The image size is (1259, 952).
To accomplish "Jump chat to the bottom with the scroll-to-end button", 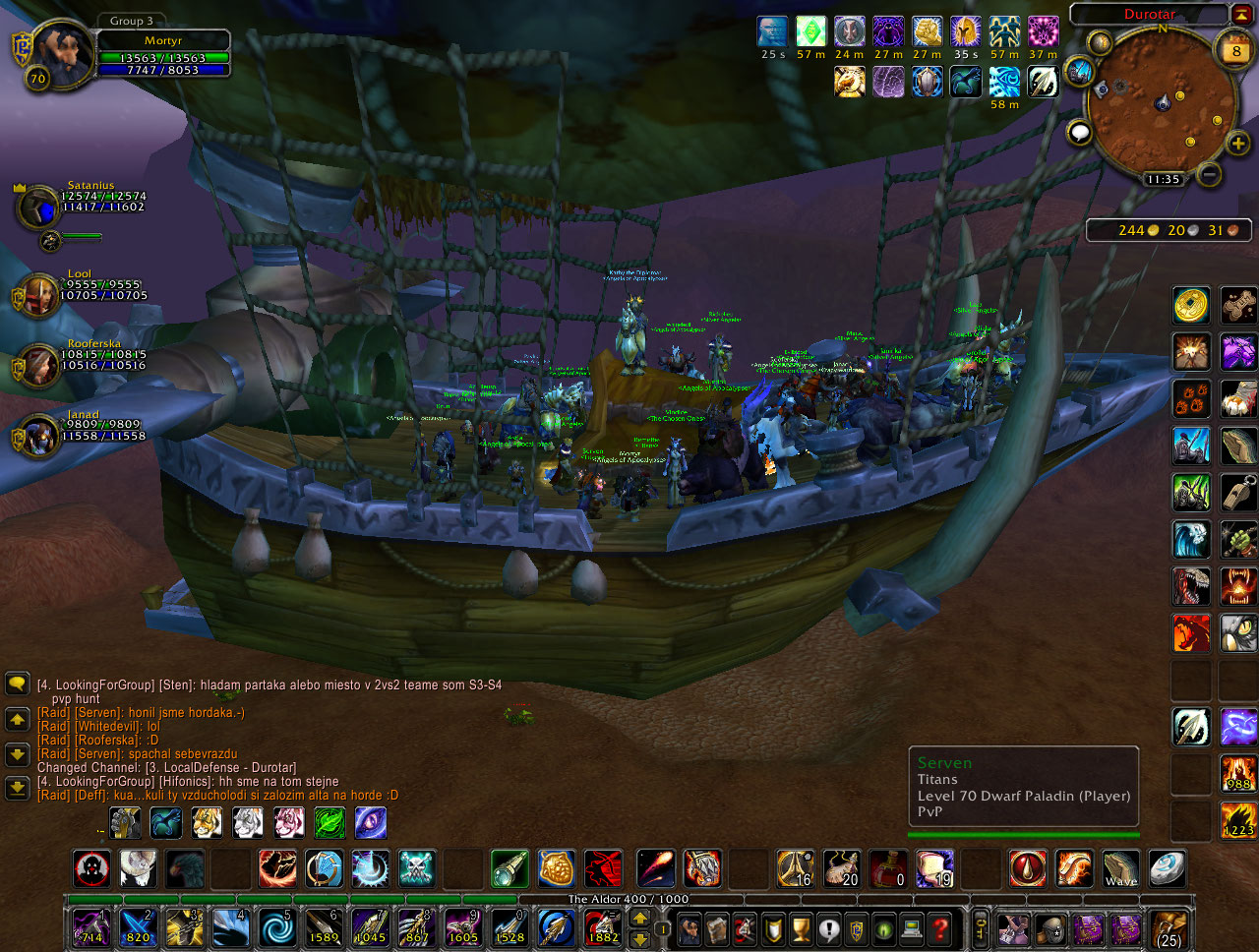I will pos(17,788).
